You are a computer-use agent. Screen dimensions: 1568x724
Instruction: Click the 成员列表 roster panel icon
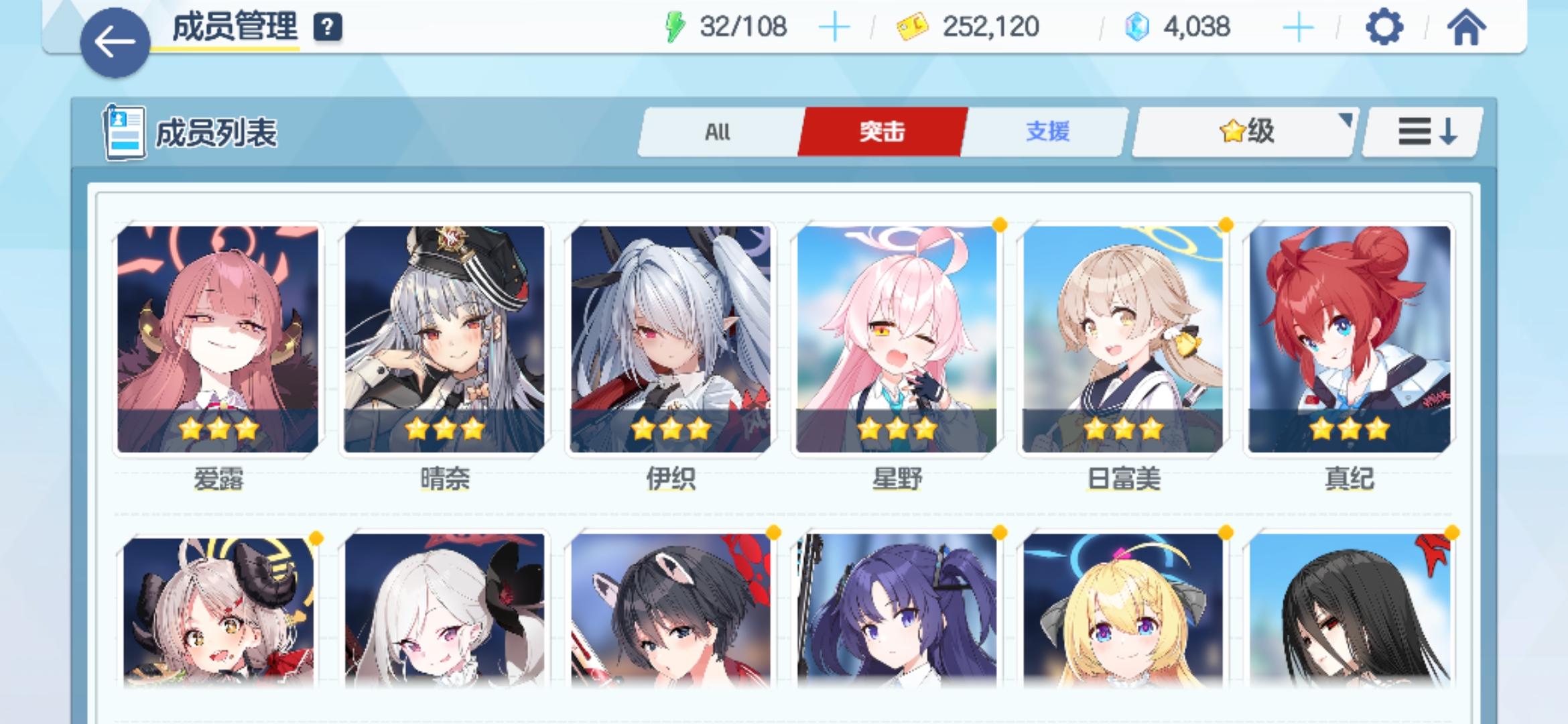click(x=125, y=131)
